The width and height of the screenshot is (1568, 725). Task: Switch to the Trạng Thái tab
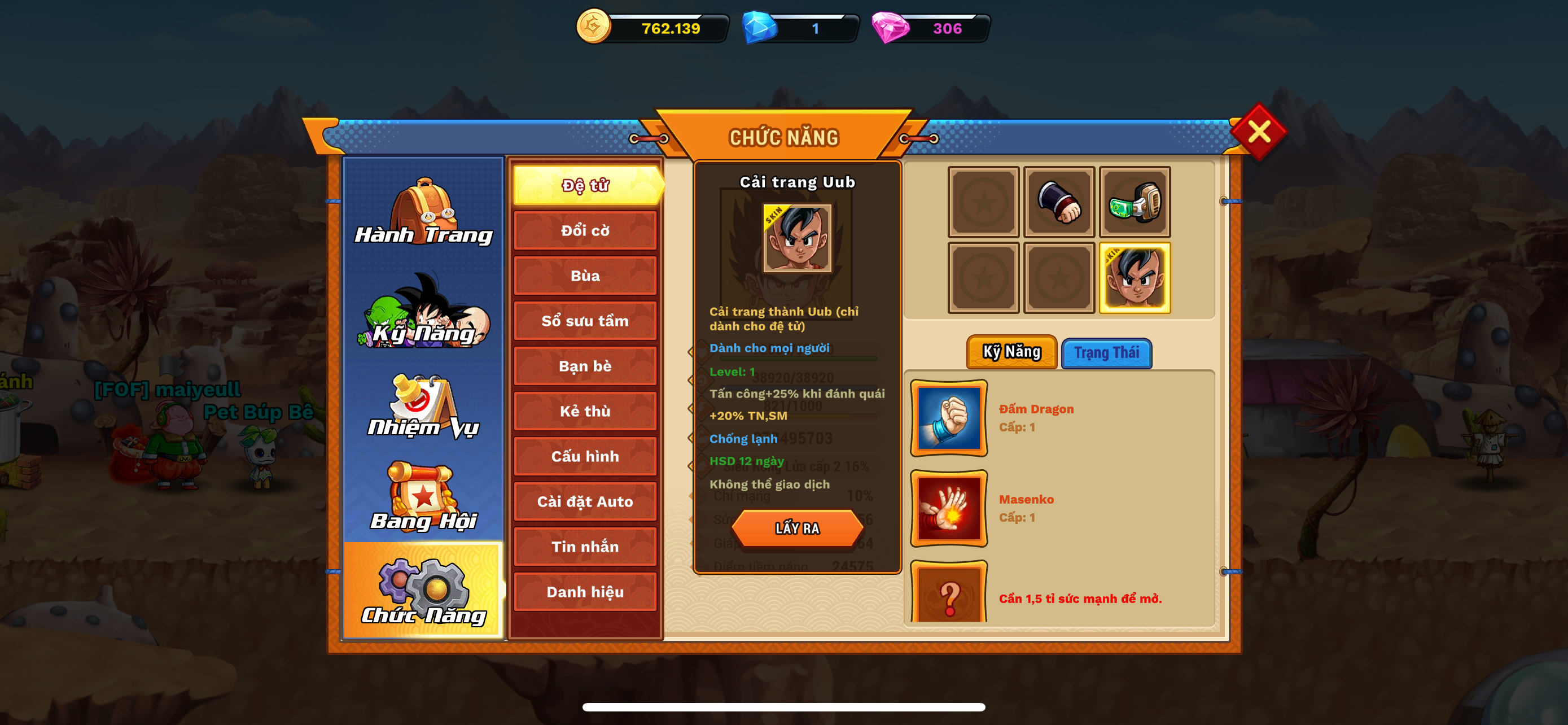point(1106,353)
